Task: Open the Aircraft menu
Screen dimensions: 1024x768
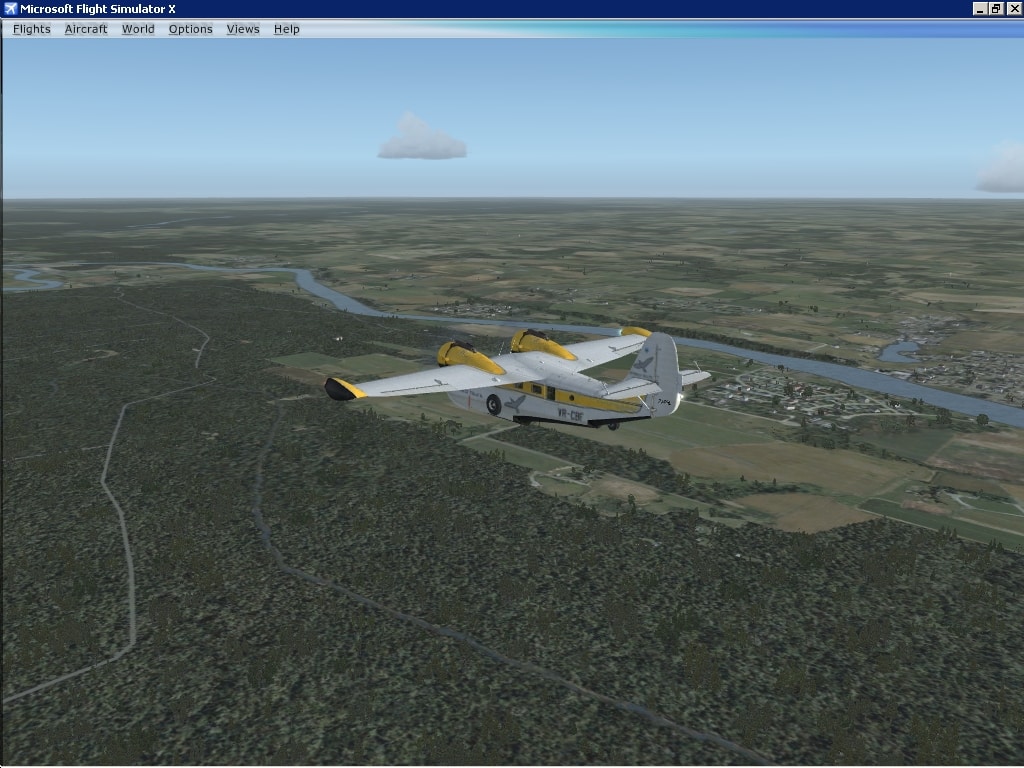Action: [86, 29]
